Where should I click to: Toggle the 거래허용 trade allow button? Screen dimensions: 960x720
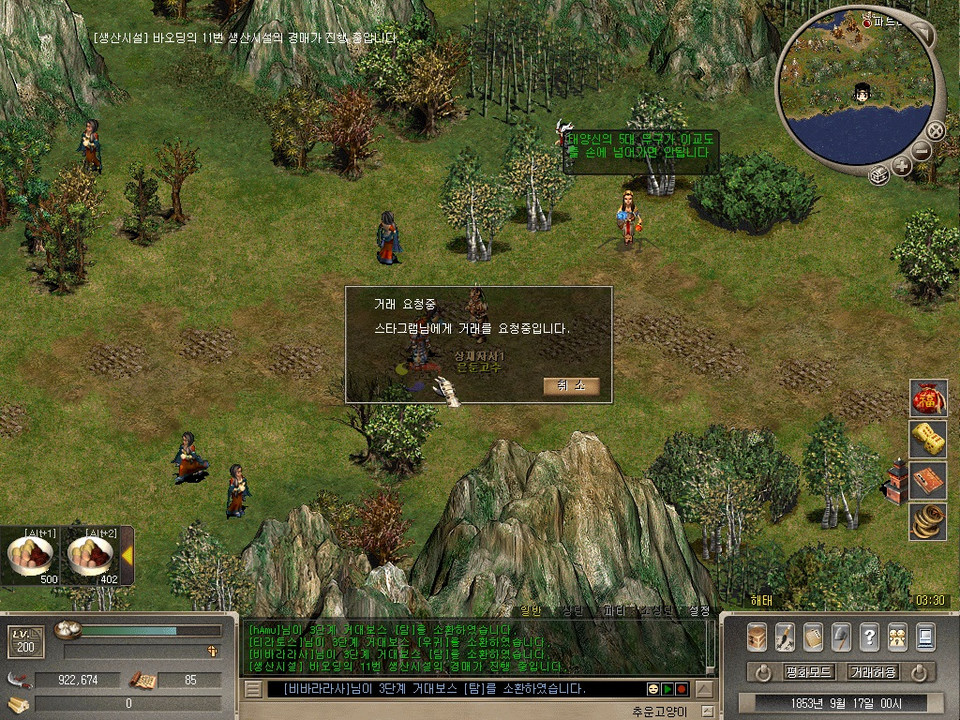pos(872,672)
